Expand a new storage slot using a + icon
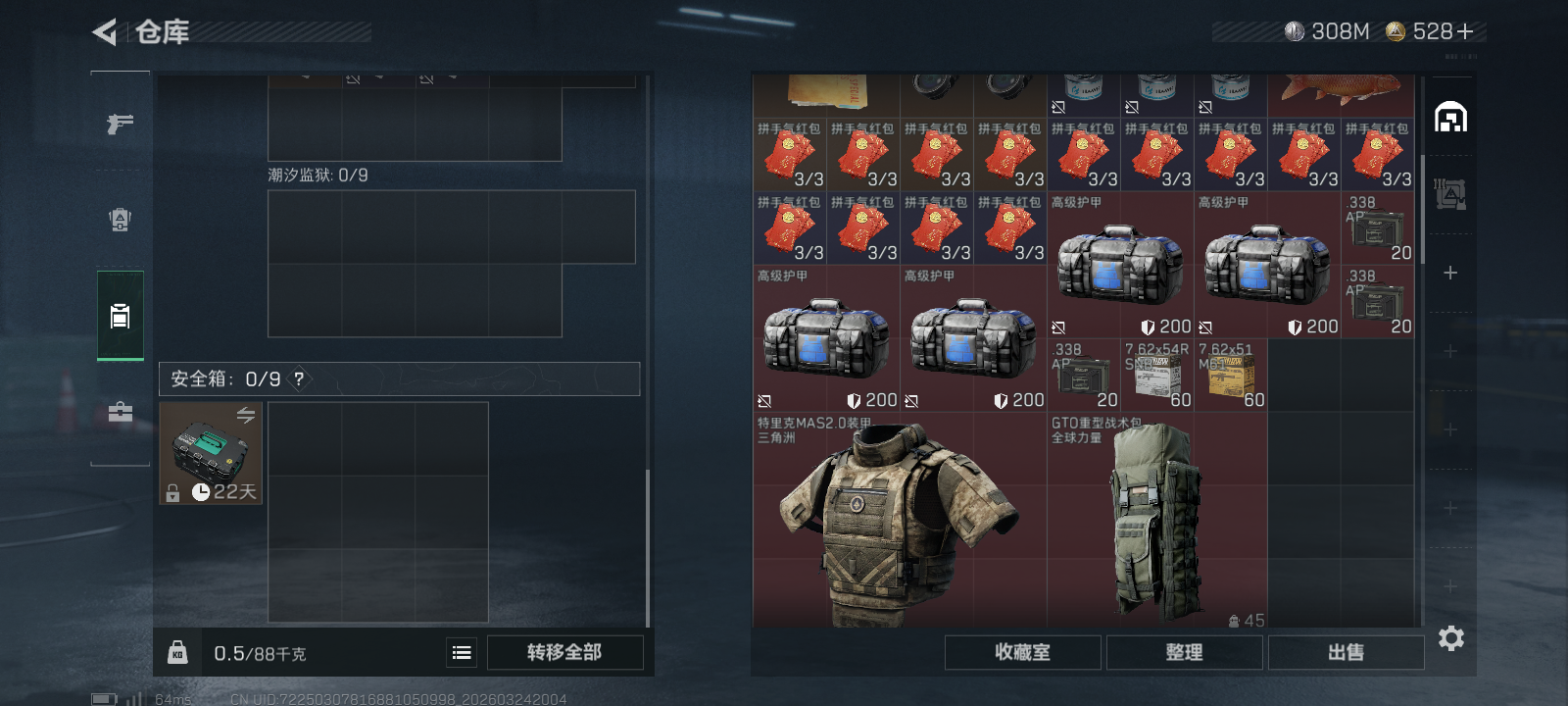 (1450, 273)
